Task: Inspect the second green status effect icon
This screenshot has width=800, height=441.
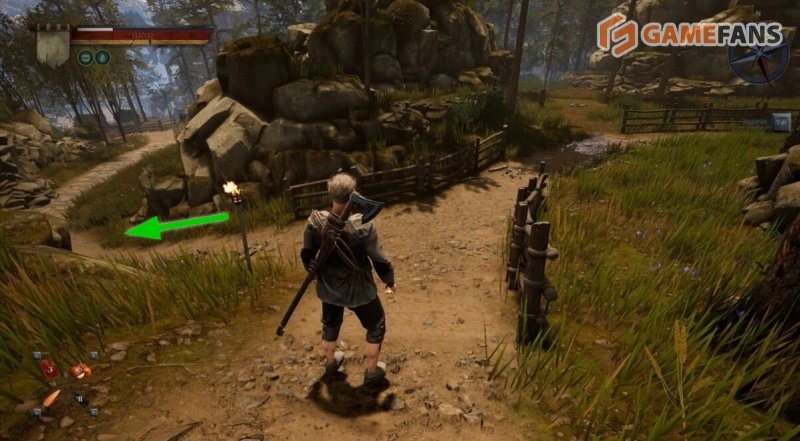Action: tap(101, 57)
